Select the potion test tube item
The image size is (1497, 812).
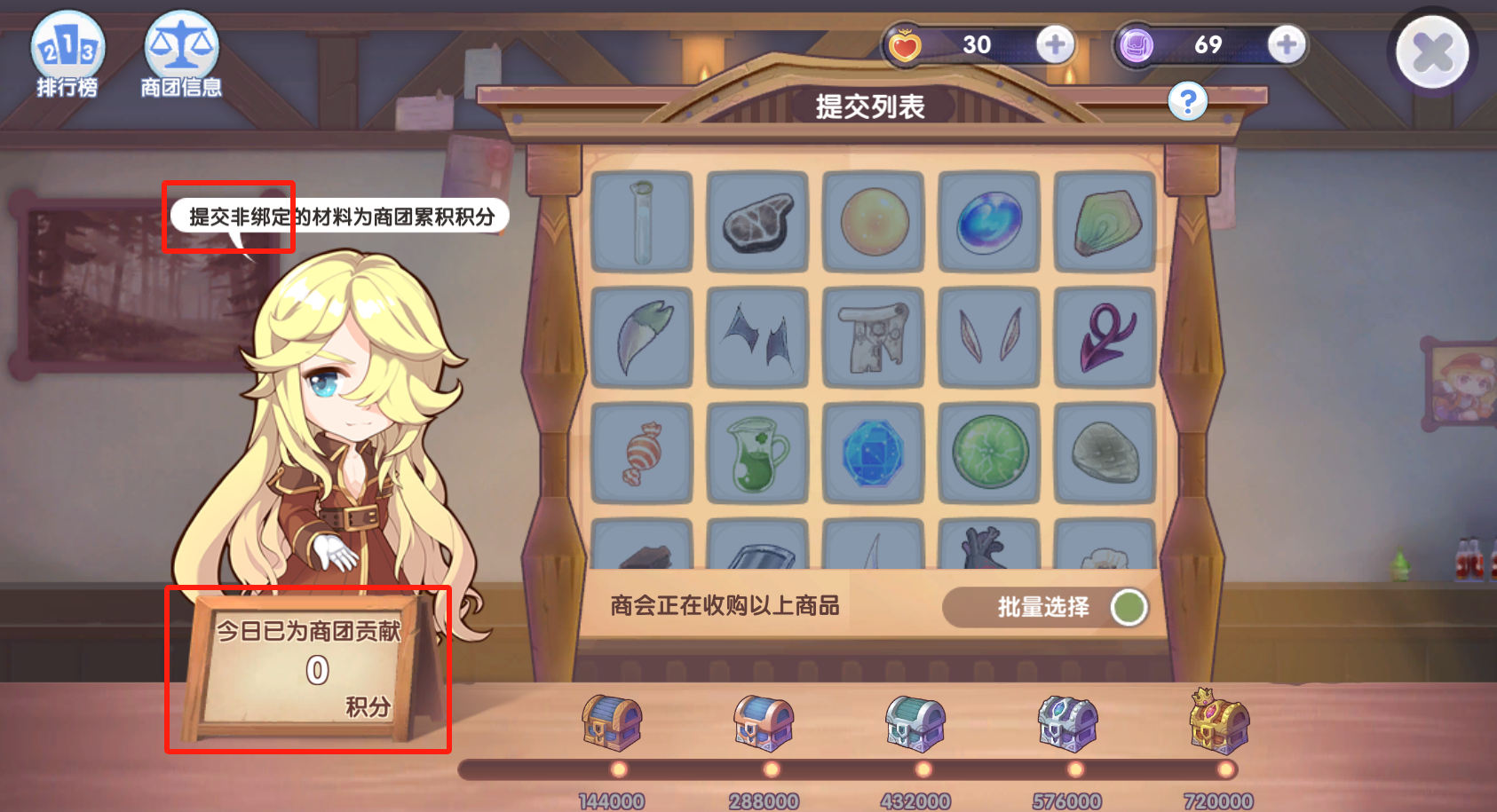[641, 220]
